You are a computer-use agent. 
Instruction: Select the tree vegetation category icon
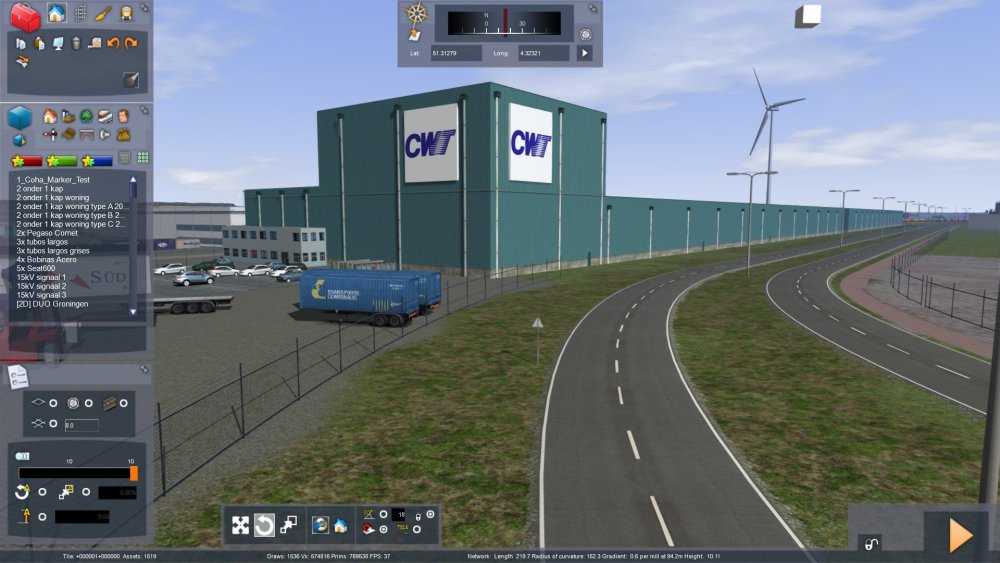87,116
